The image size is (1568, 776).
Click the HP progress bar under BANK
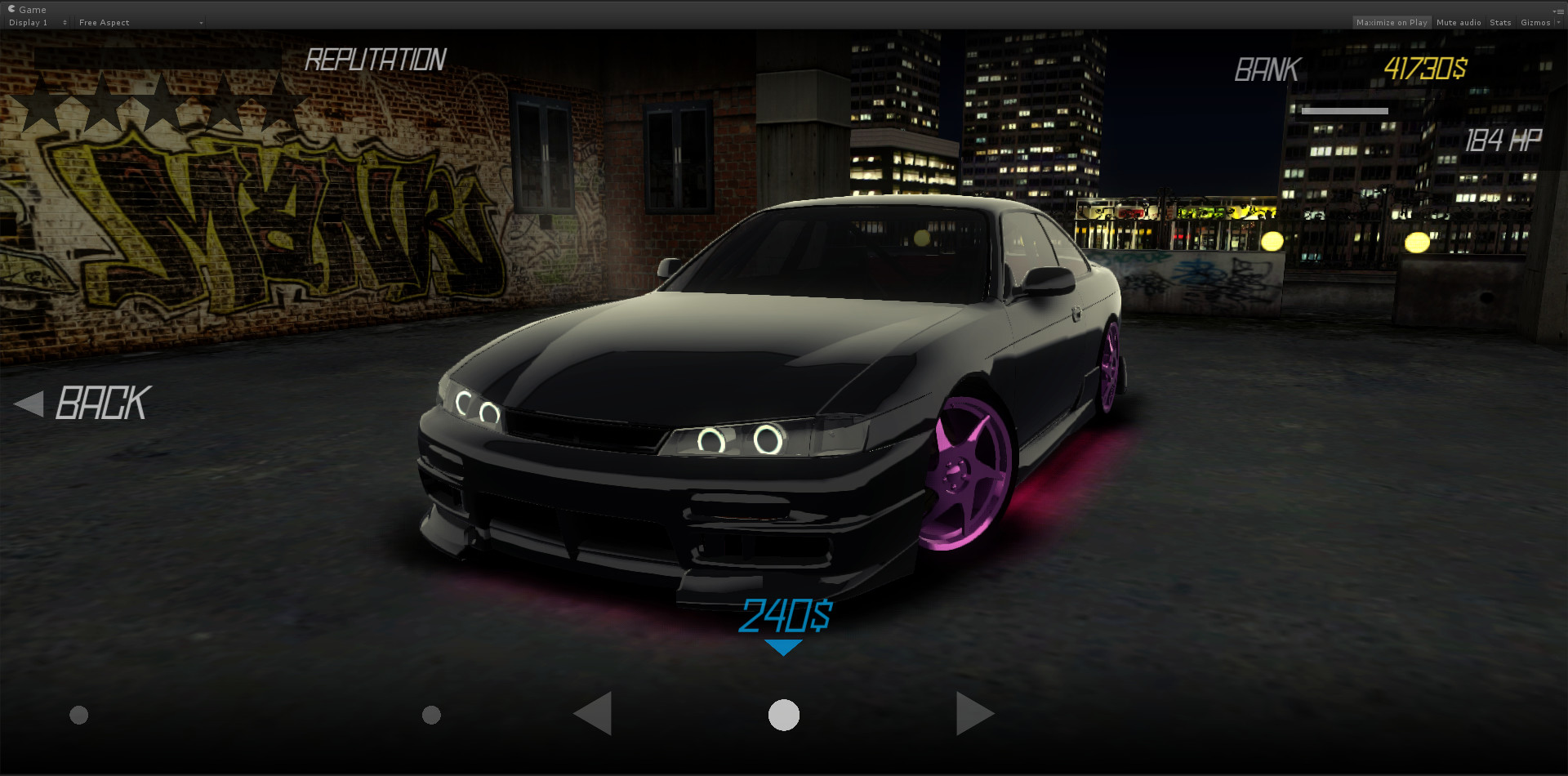click(1346, 110)
